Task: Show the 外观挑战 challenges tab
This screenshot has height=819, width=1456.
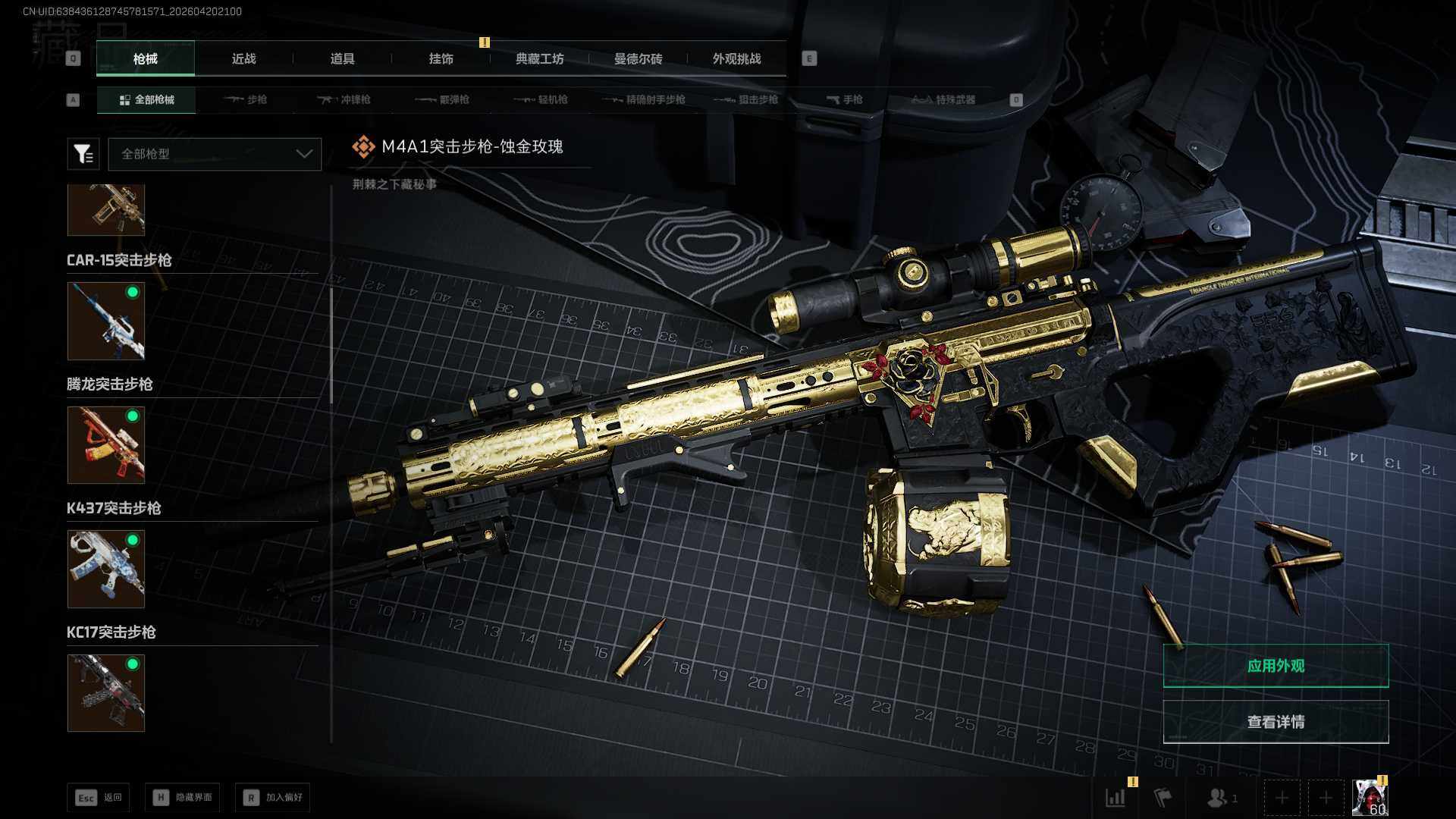Action: 736,58
